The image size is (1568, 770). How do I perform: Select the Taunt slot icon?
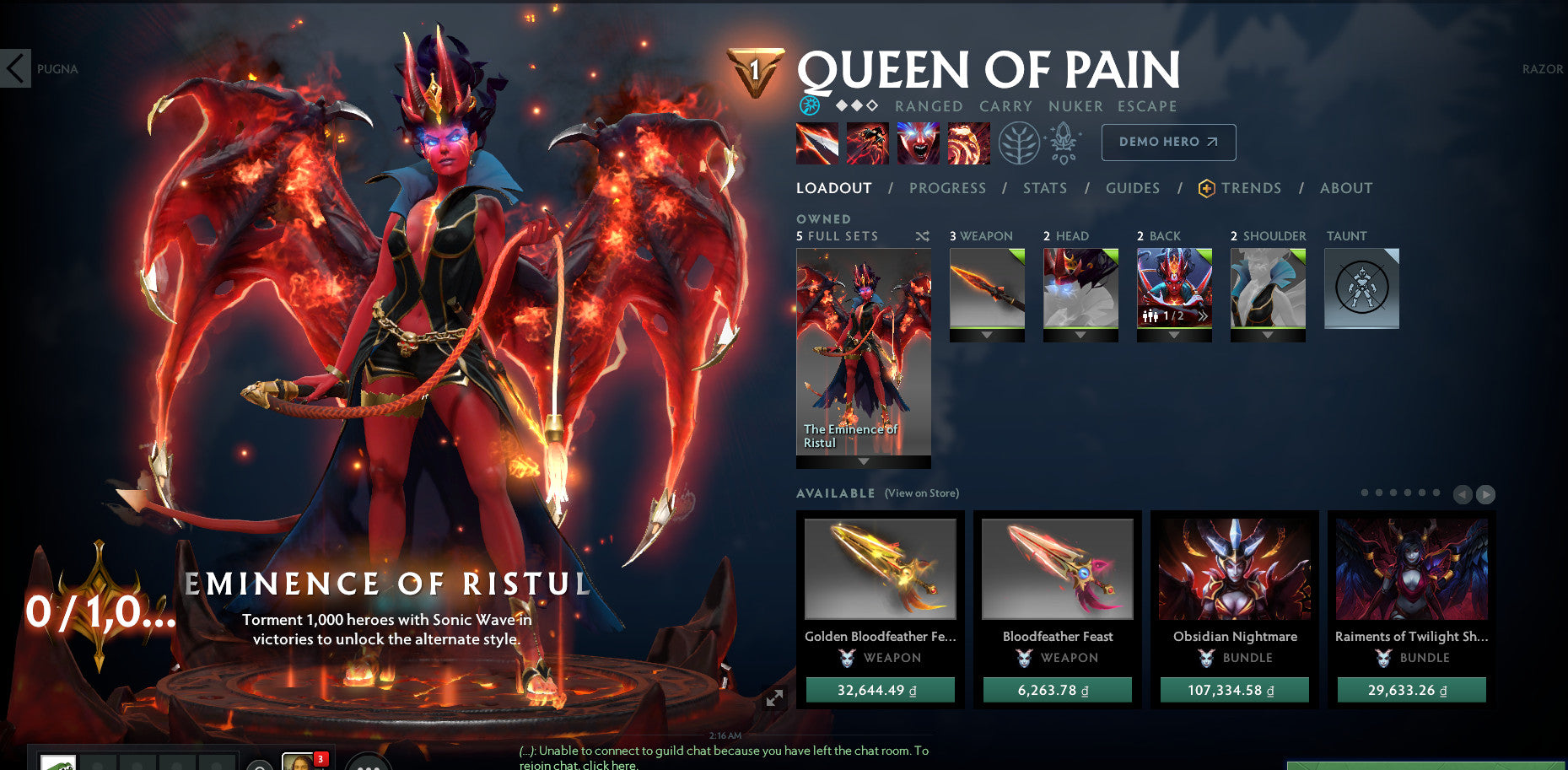coord(1361,288)
